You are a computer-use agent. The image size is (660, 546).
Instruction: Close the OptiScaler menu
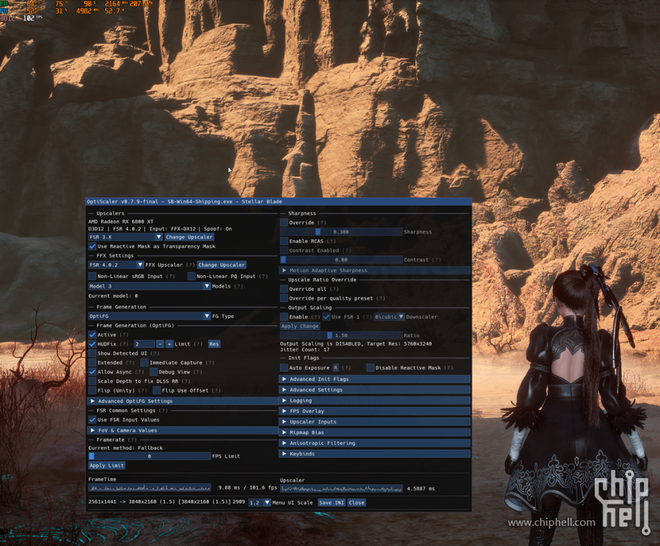357,503
